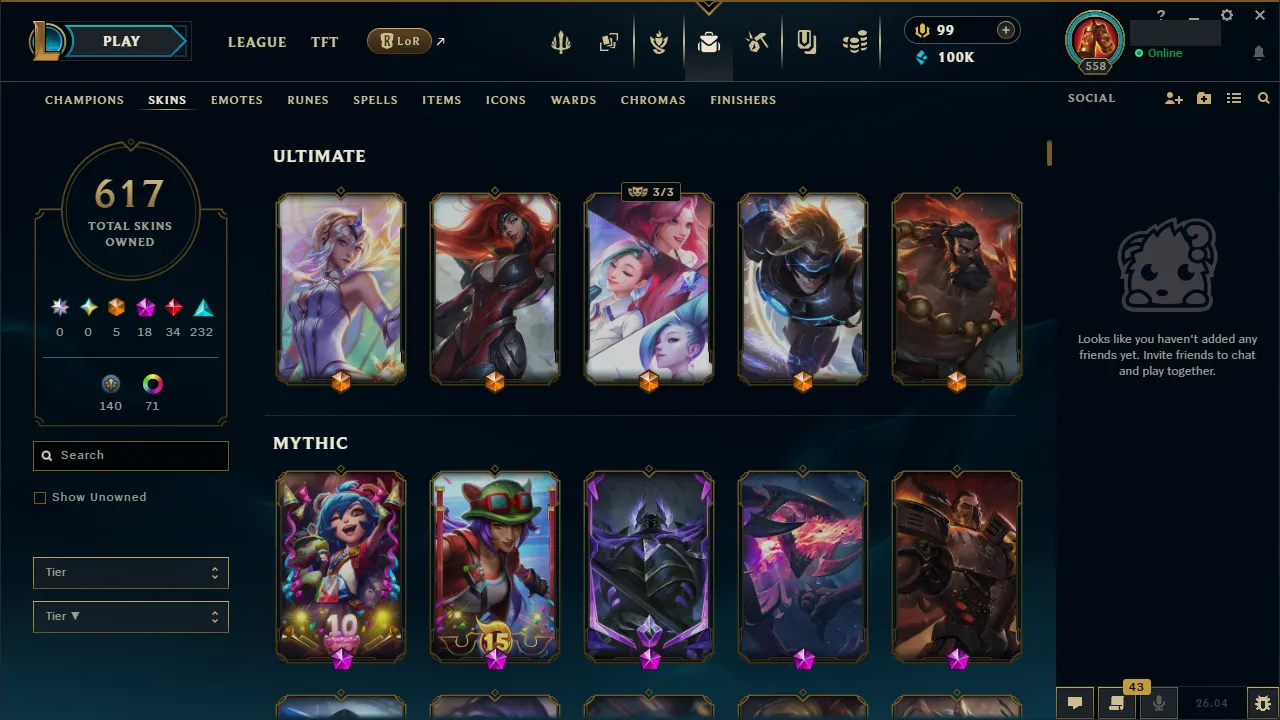Click the rainbow chroma color wheel icon
This screenshot has width=1280, height=720.
pos(152,384)
